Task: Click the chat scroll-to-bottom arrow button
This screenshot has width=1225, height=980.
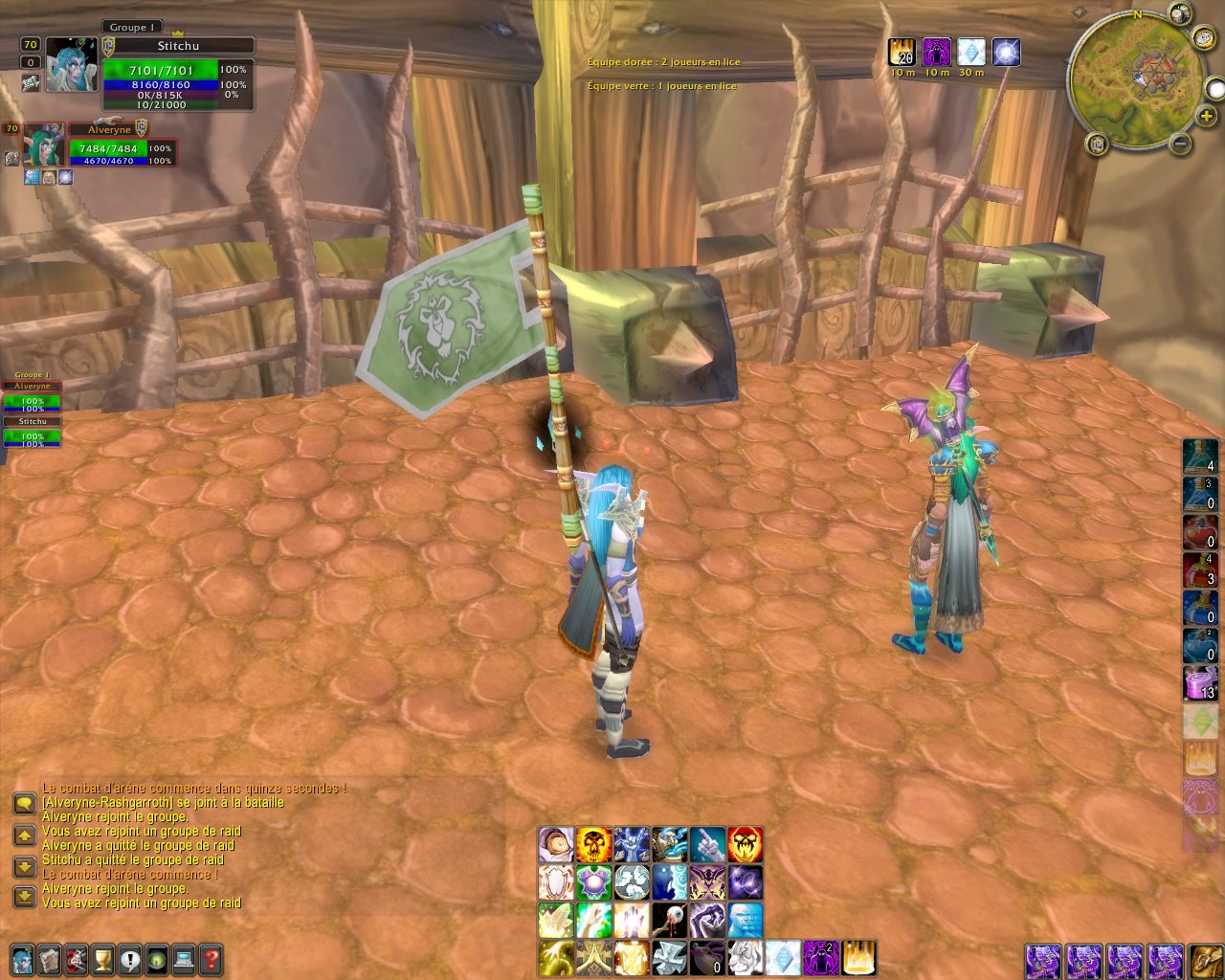Action: (x=24, y=897)
